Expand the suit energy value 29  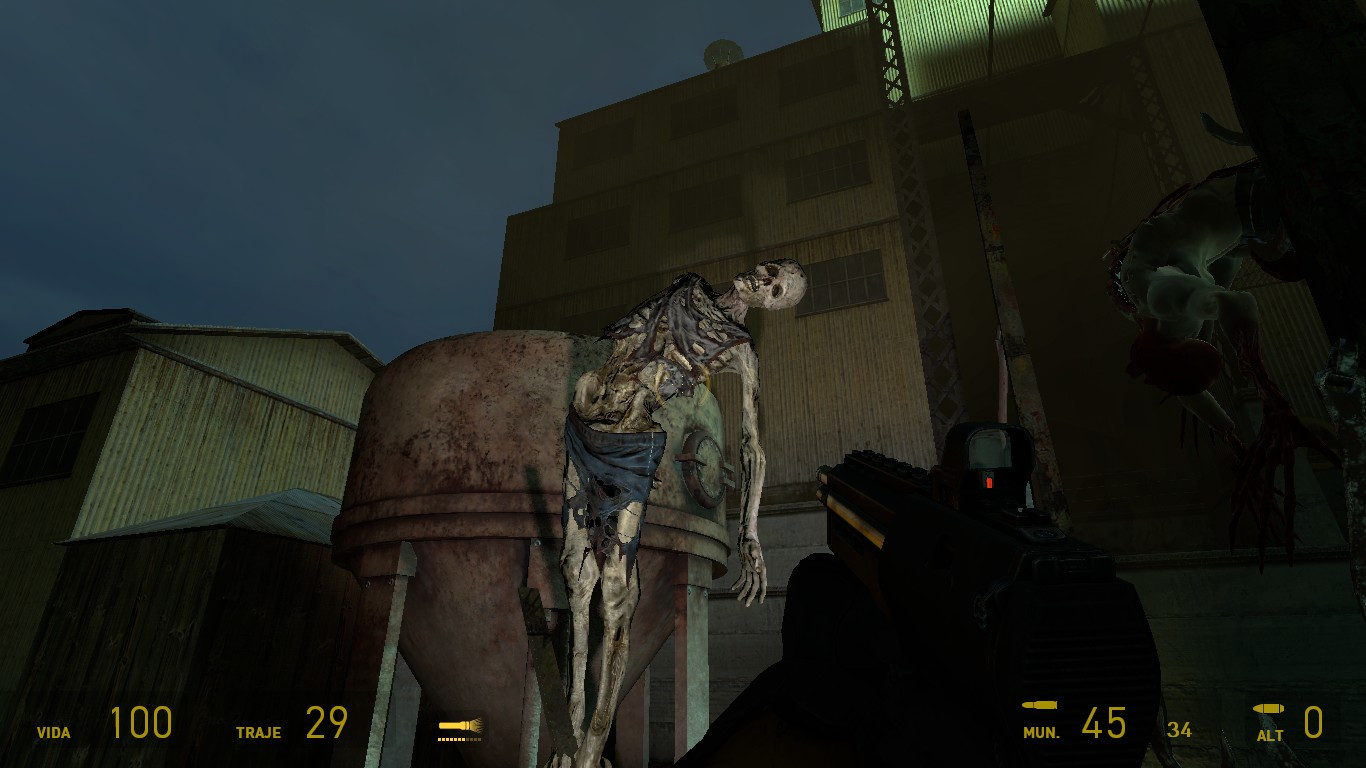[328, 722]
